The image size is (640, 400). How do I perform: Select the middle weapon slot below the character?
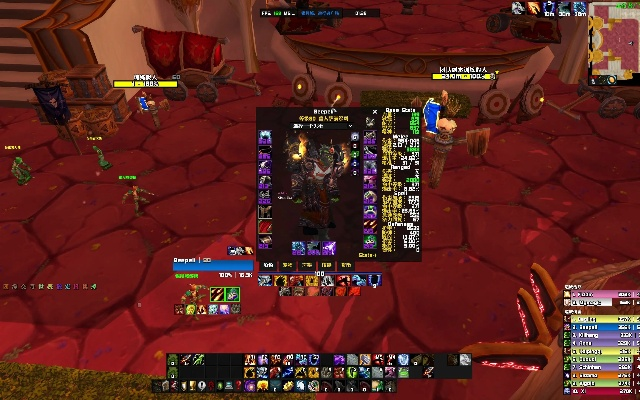[313, 247]
